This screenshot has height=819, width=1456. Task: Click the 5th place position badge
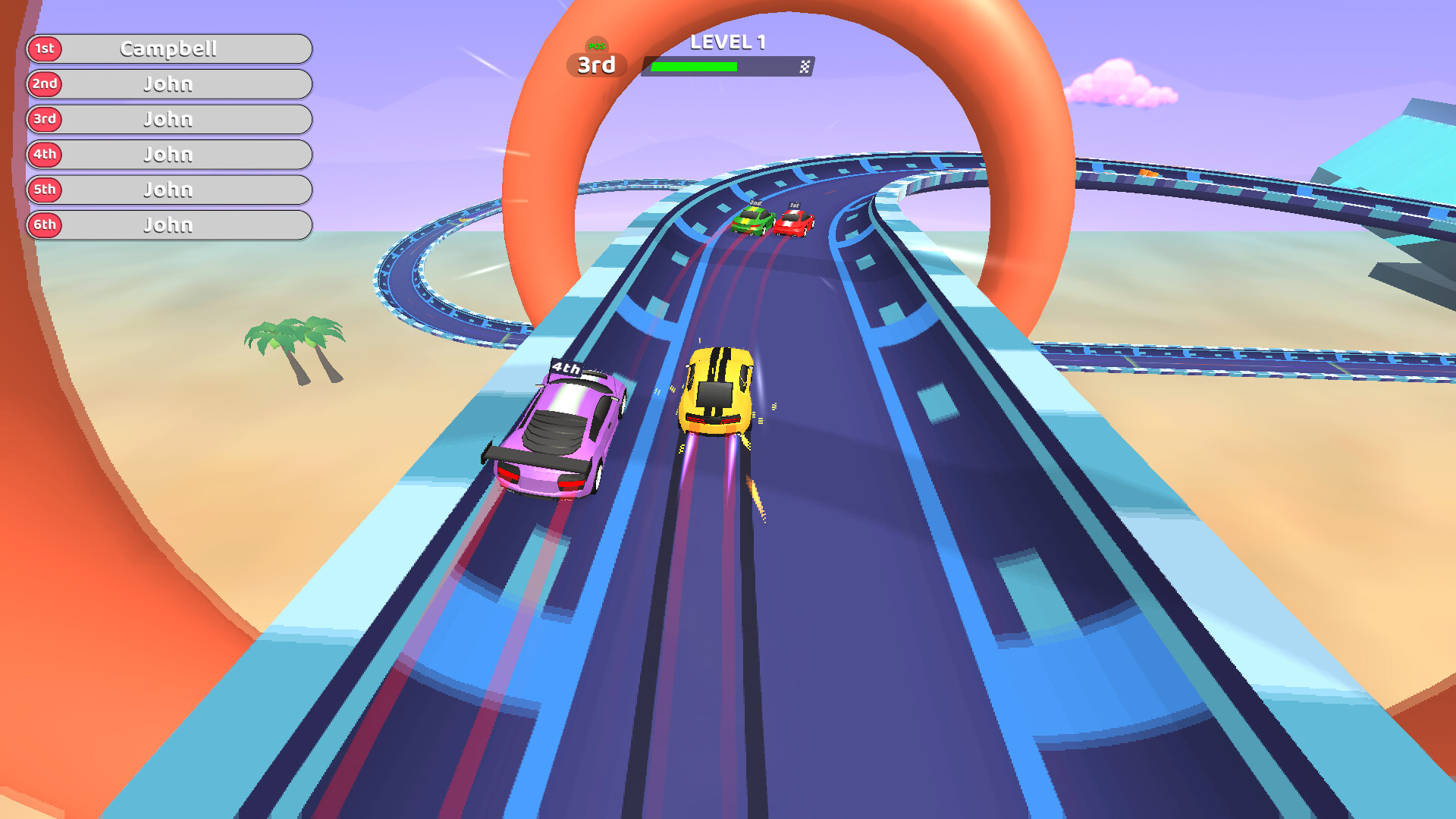[x=44, y=190]
